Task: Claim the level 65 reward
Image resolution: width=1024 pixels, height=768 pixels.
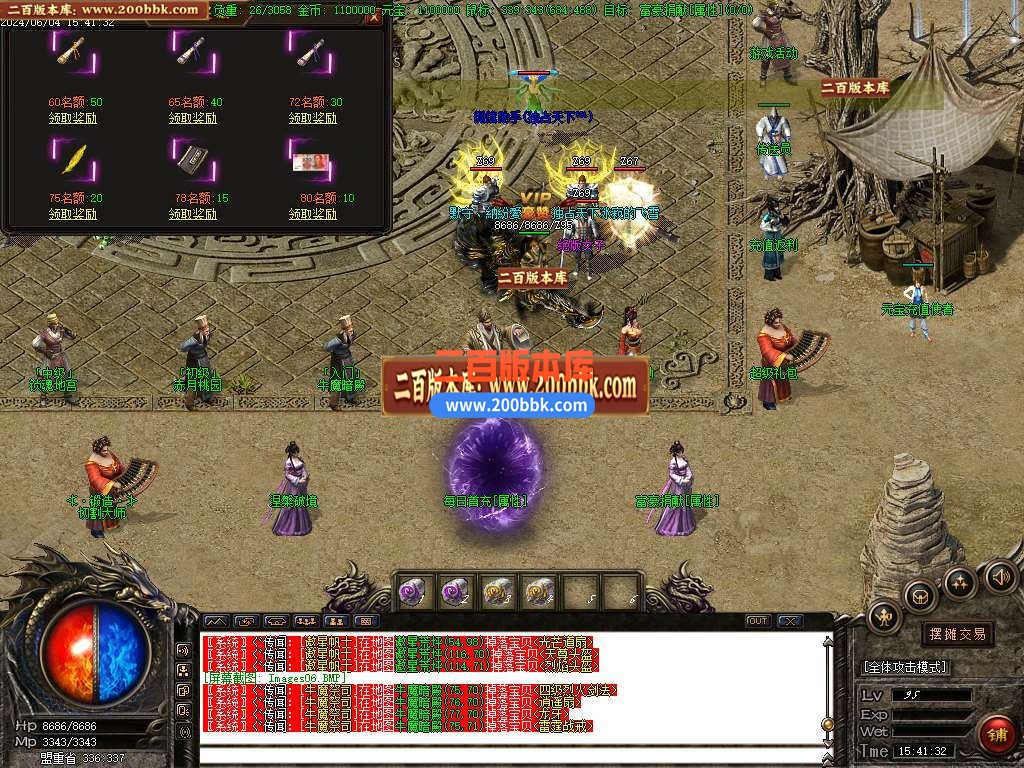Action: pos(193,118)
